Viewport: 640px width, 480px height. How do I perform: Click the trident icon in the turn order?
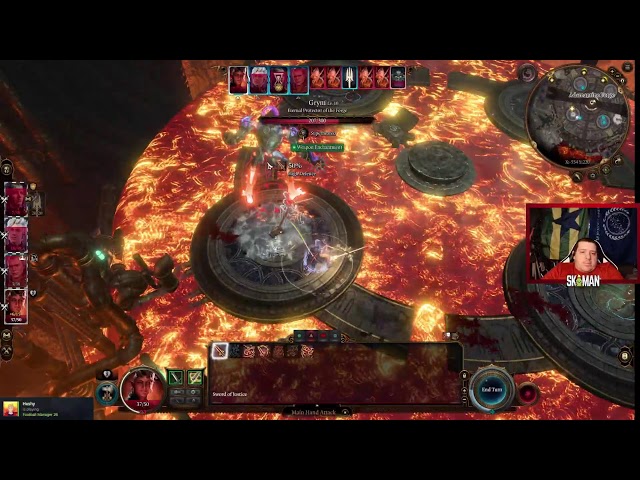[x=349, y=78]
